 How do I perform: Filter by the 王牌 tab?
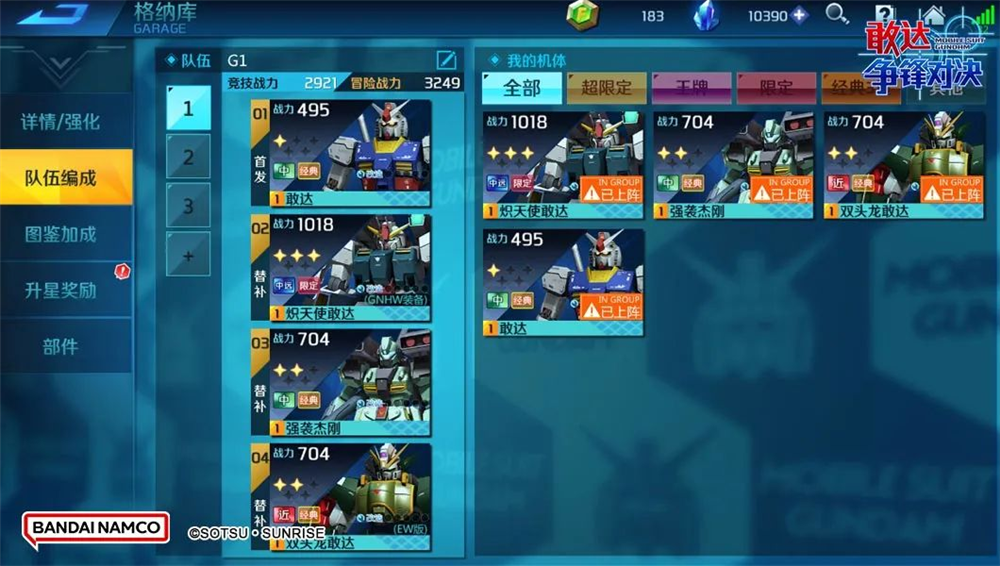[x=691, y=88]
